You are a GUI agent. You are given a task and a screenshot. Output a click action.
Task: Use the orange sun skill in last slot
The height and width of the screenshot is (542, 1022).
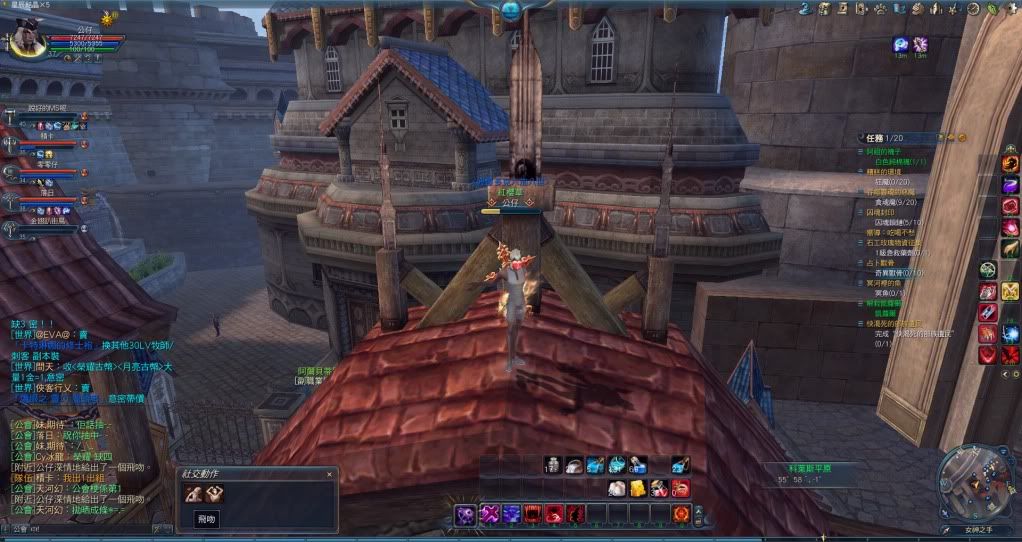pos(682,514)
